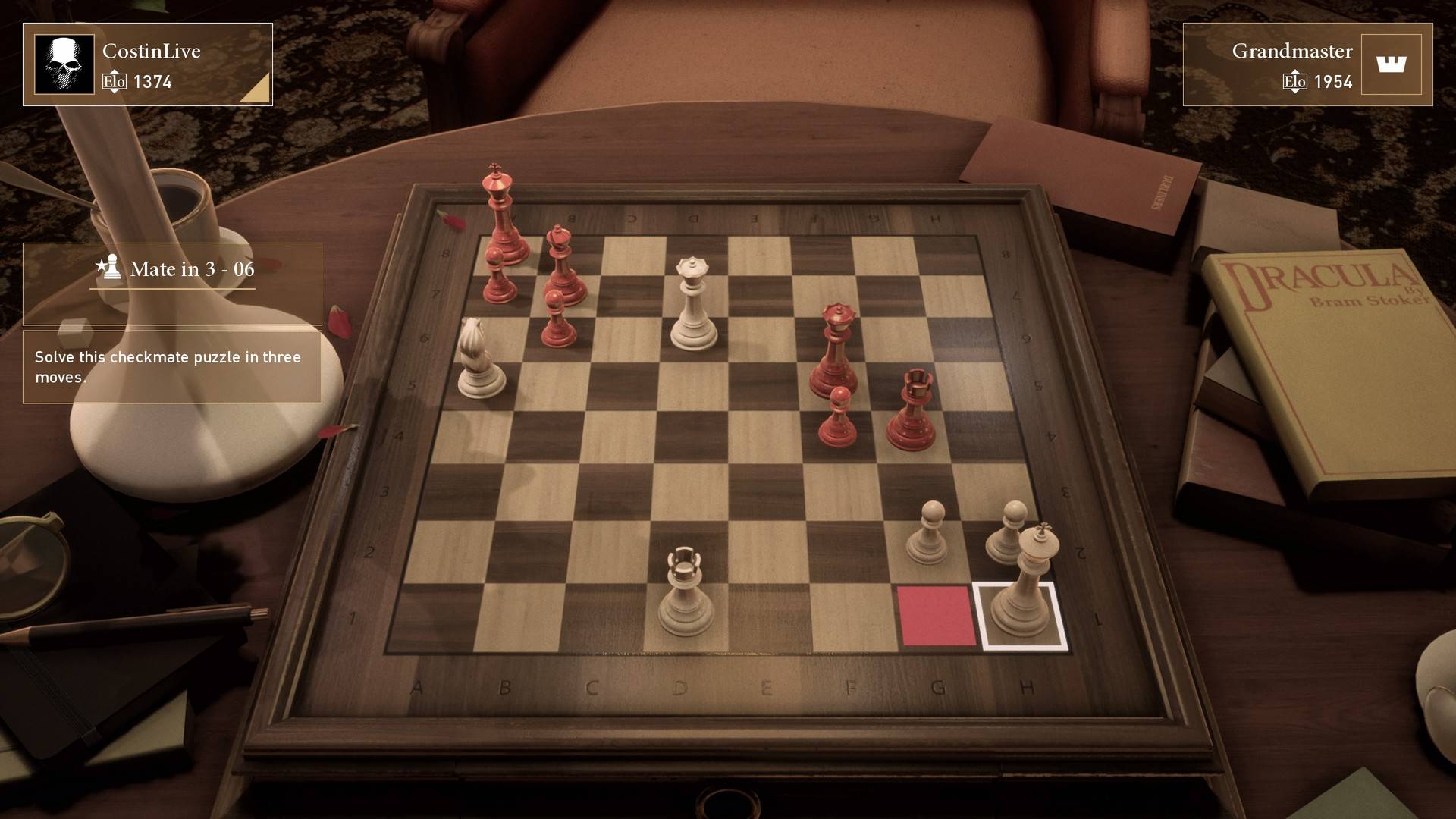The image size is (1456, 819).
Task: Click the skull avatar of CostinLive
Action: click(x=64, y=64)
